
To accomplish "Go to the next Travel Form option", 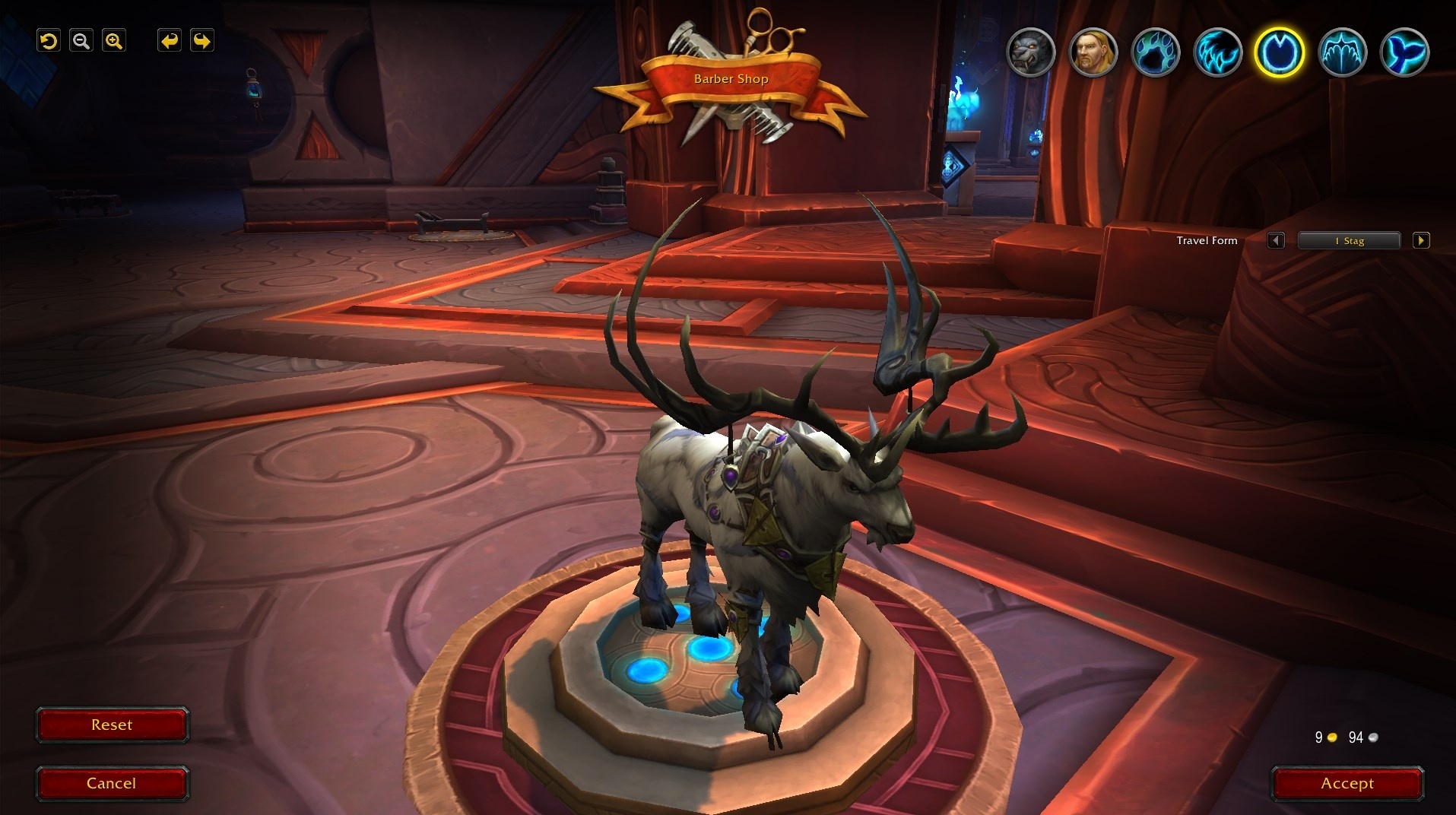I will pos(1421,241).
